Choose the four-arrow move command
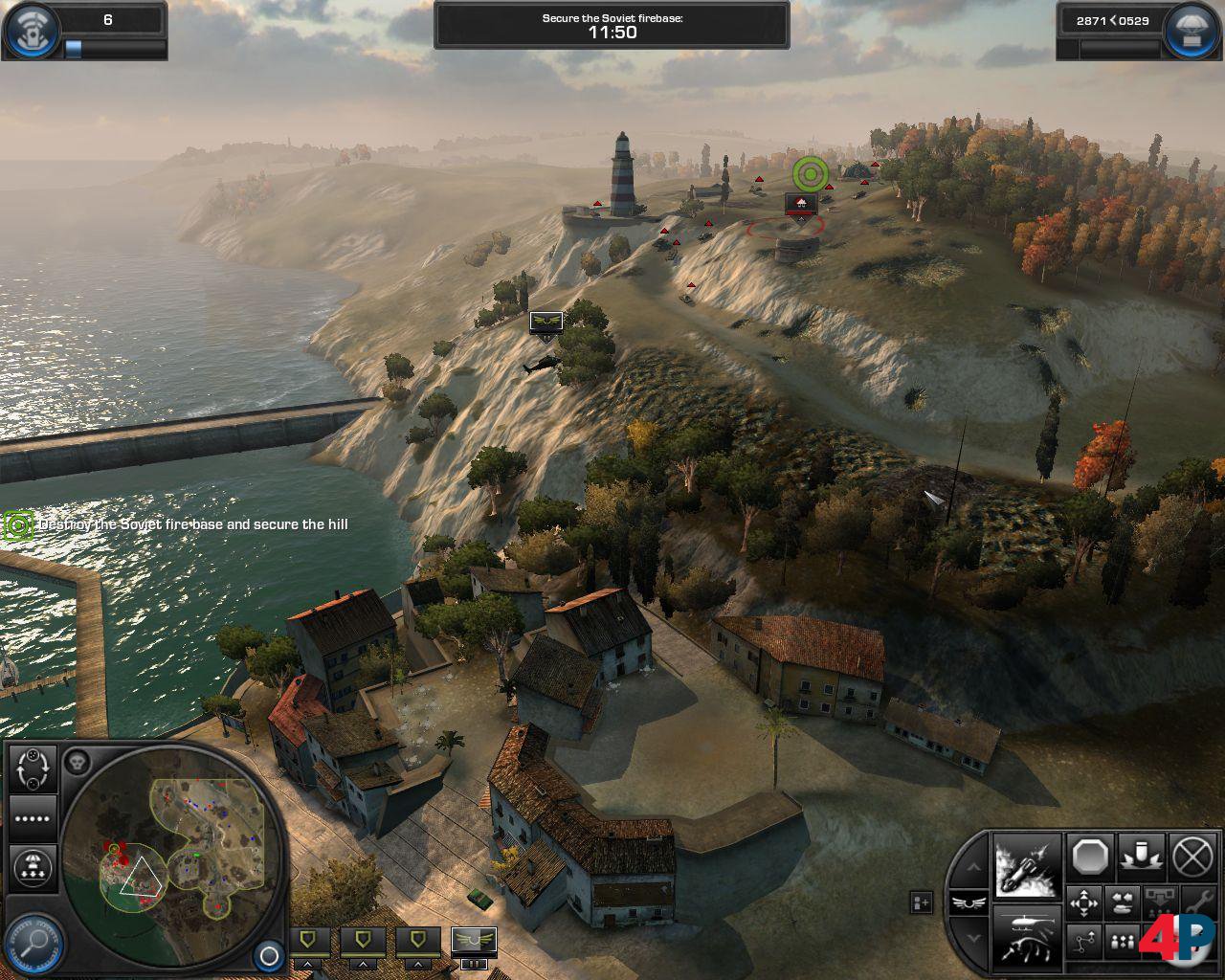The width and height of the screenshot is (1225, 980). pos(1085,902)
